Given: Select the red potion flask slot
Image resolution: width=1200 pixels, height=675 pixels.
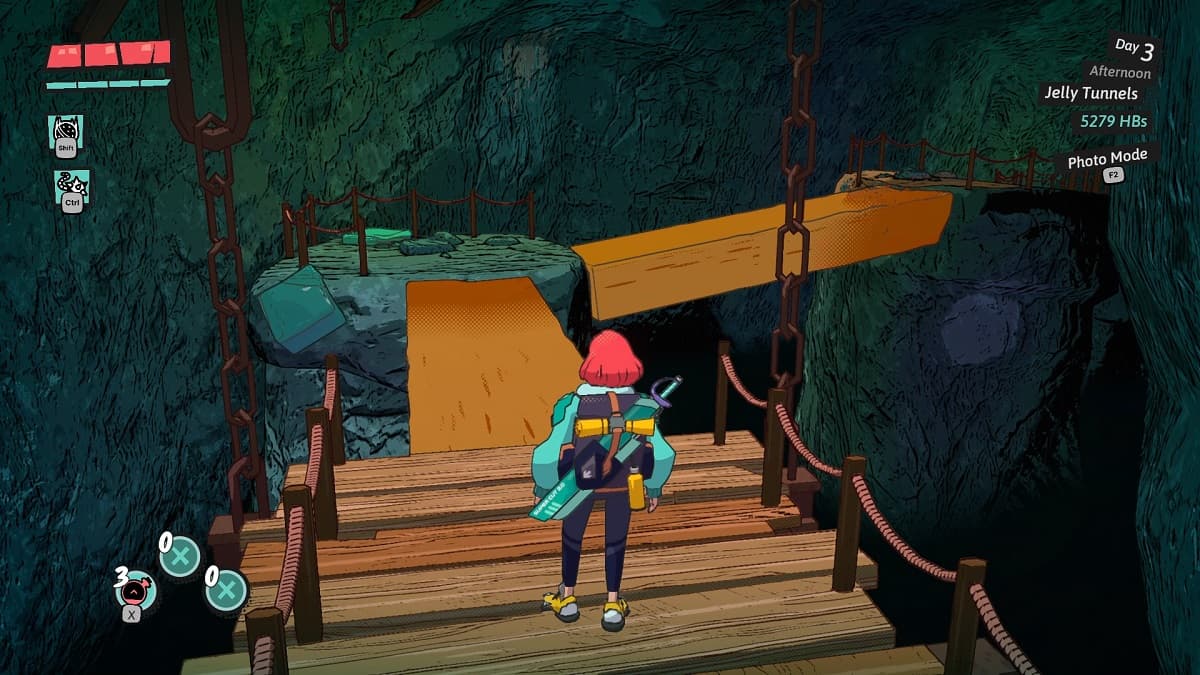Looking at the screenshot, I should pyautogui.click(x=135, y=590).
